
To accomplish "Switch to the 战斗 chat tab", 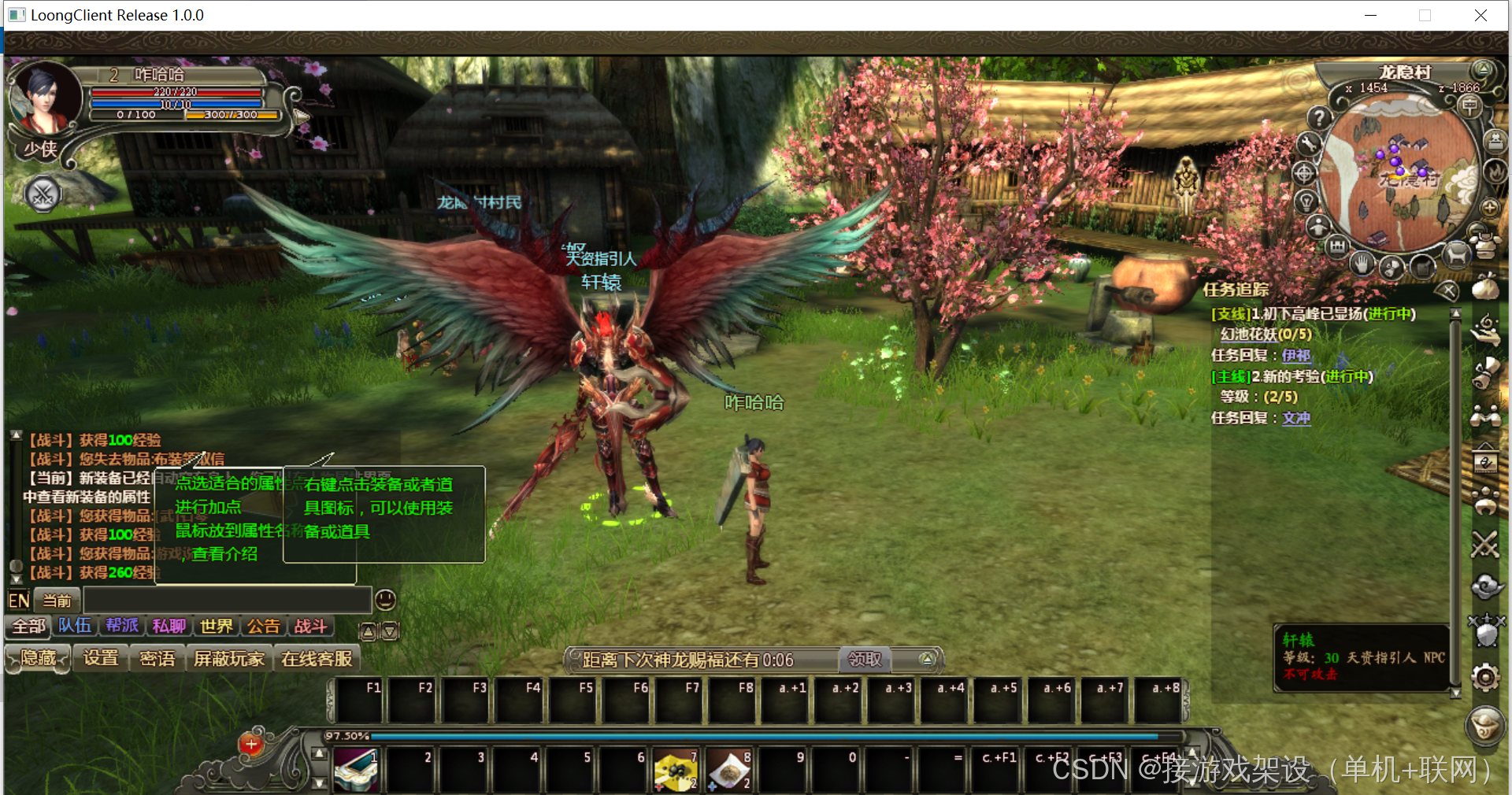I will click(310, 627).
